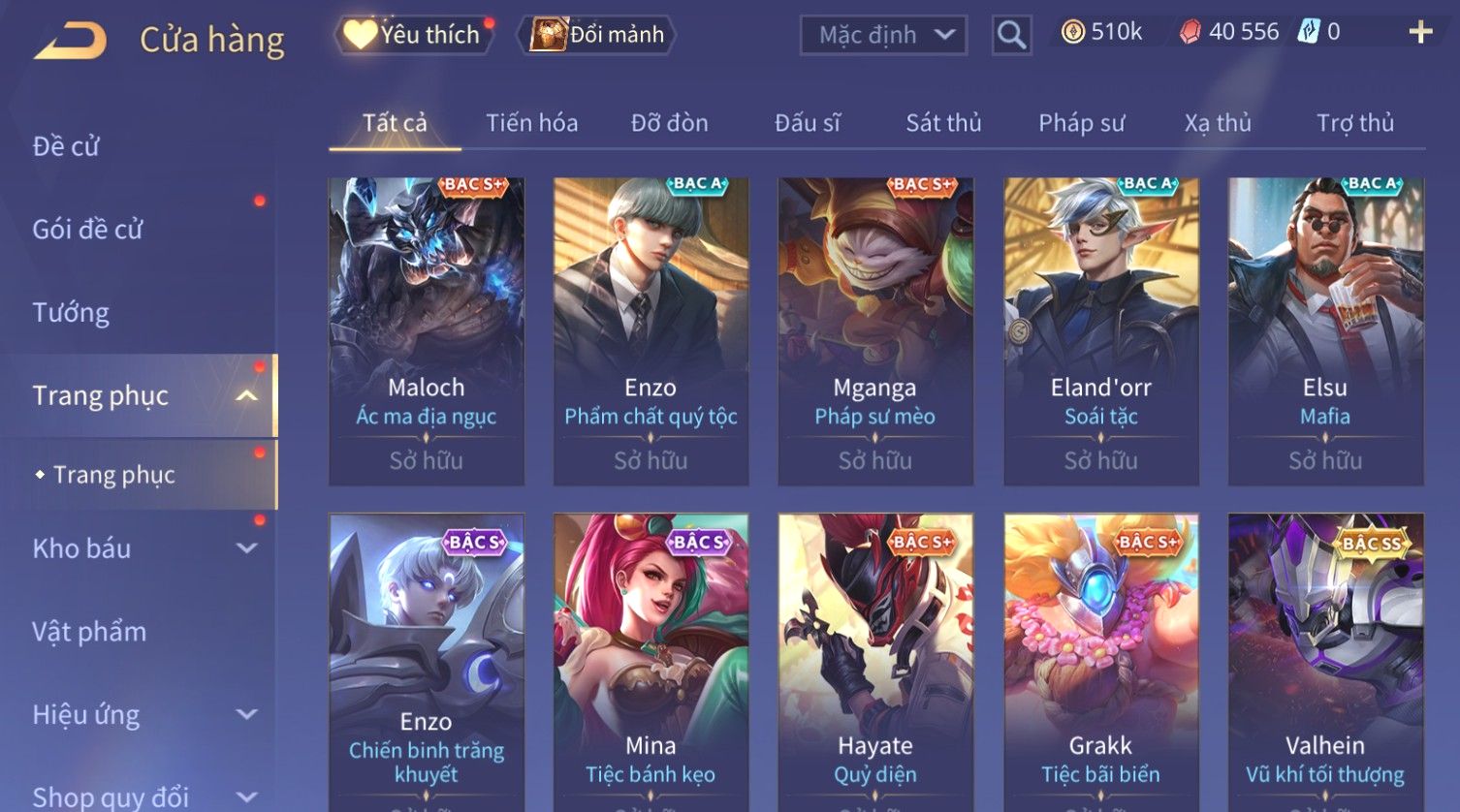Open the Vật phẩm items section
This screenshot has width=1460, height=812.
click(x=89, y=632)
